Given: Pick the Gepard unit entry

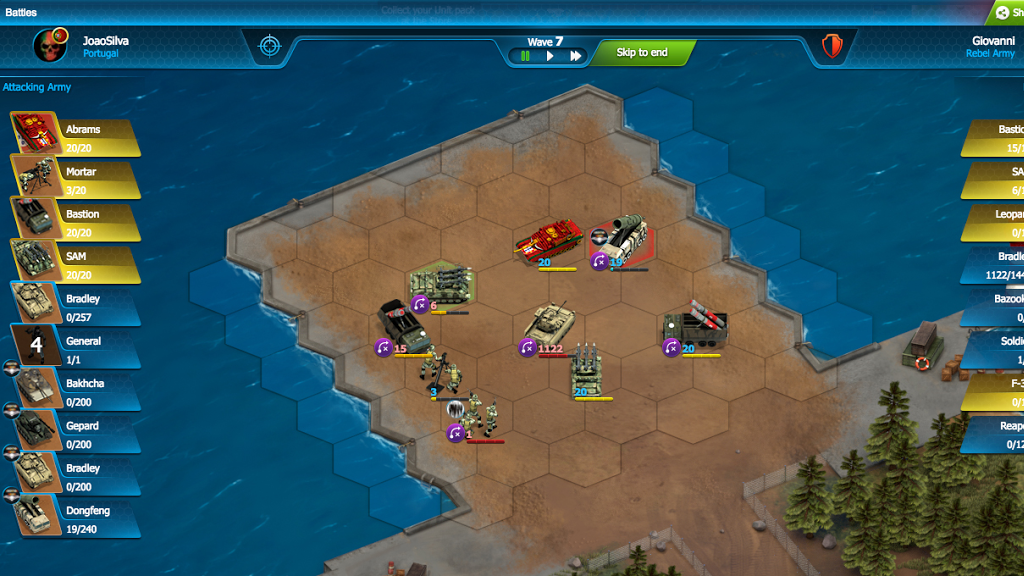Looking at the screenshot, I should pos(76,434).
